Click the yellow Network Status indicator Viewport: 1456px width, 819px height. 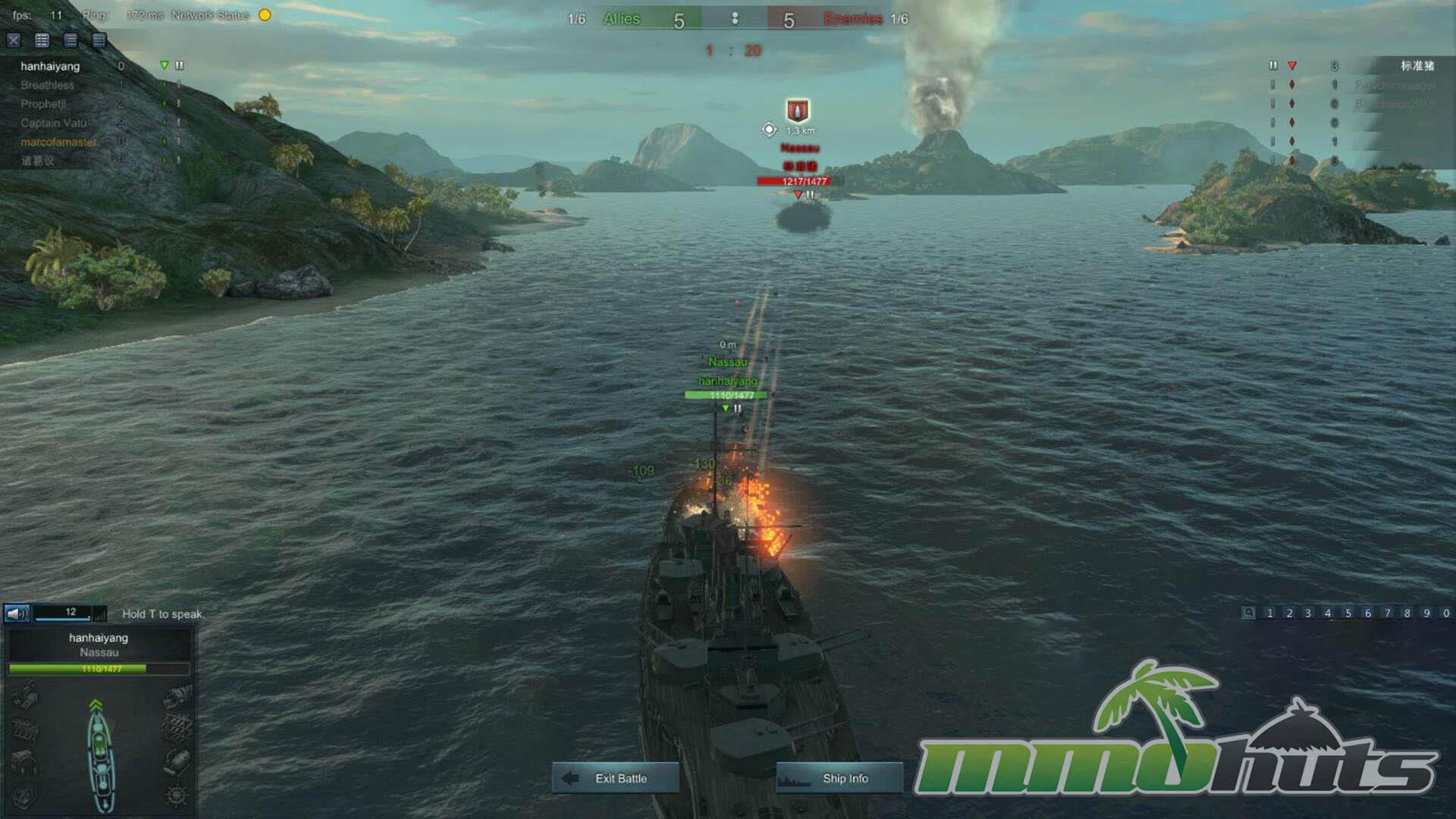[265, 15]
